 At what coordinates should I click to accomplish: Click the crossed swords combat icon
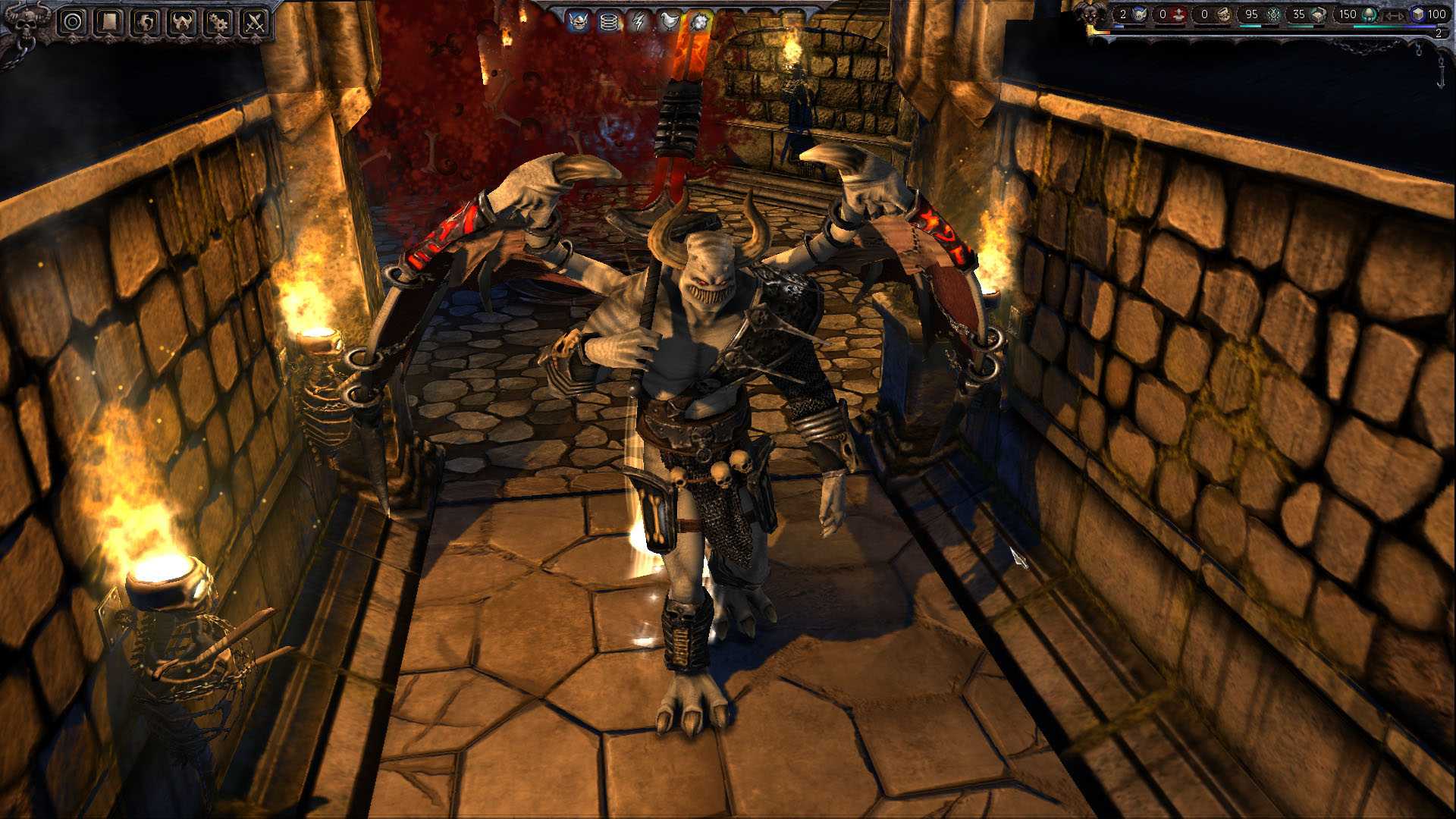coord(253,20)
